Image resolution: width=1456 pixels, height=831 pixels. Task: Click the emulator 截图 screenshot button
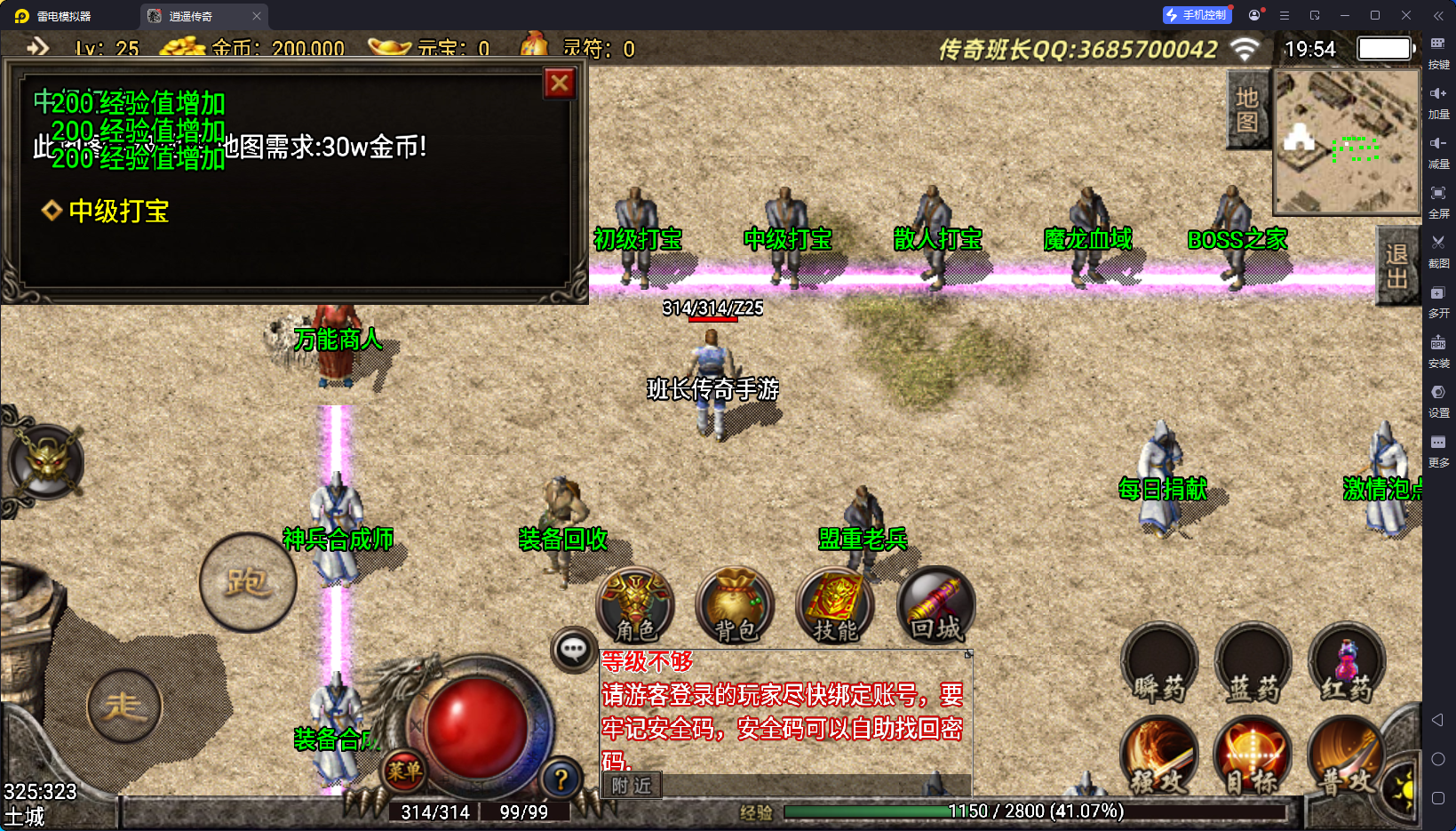(1438, 249)
